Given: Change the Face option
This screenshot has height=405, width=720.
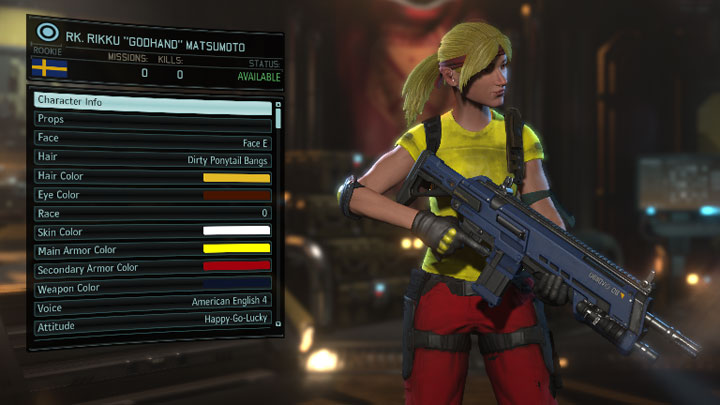Looking at the screenshot, I should pos(152,139).
